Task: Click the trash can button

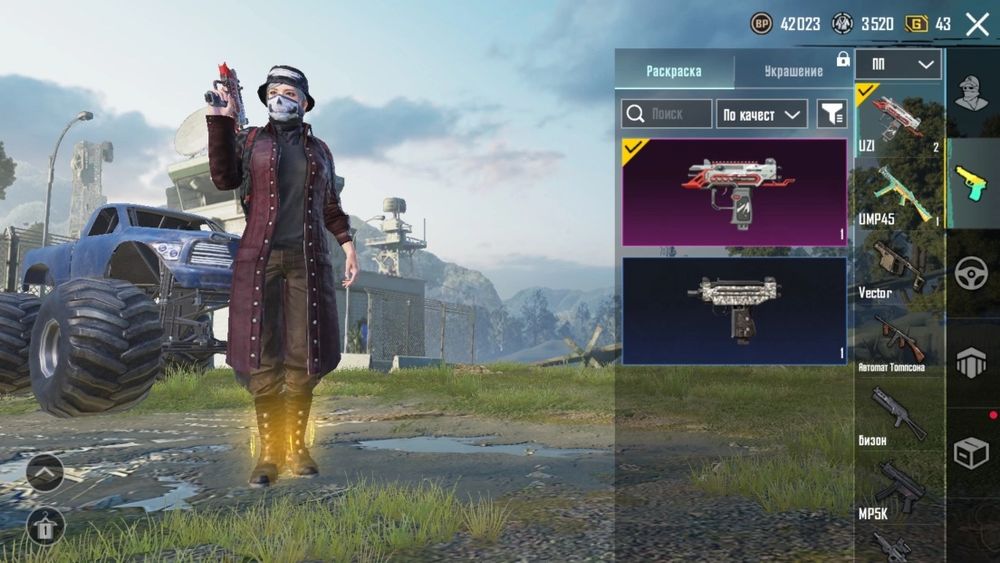Action: (x=45, y=524)
